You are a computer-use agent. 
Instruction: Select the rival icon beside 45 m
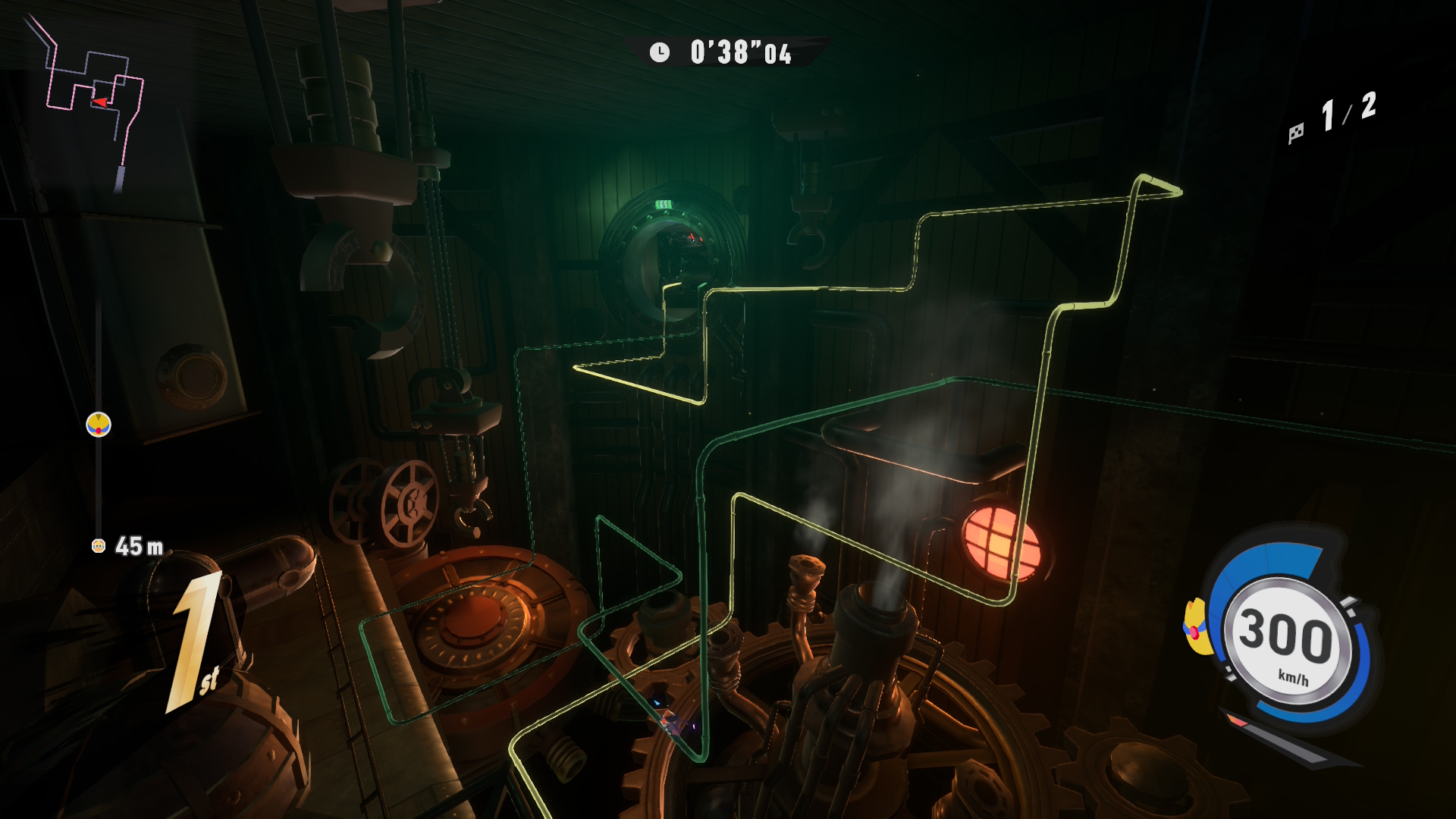(x=99, y=546)
